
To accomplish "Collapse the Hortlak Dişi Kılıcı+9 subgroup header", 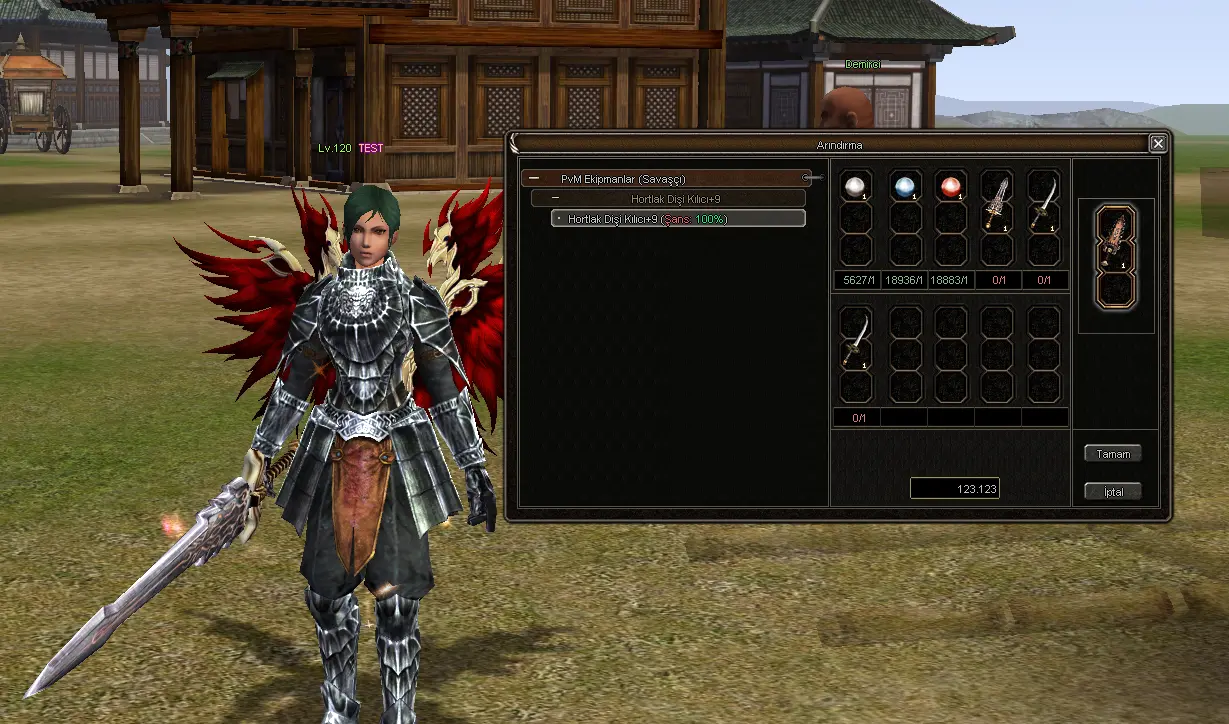I will point(556,199).
